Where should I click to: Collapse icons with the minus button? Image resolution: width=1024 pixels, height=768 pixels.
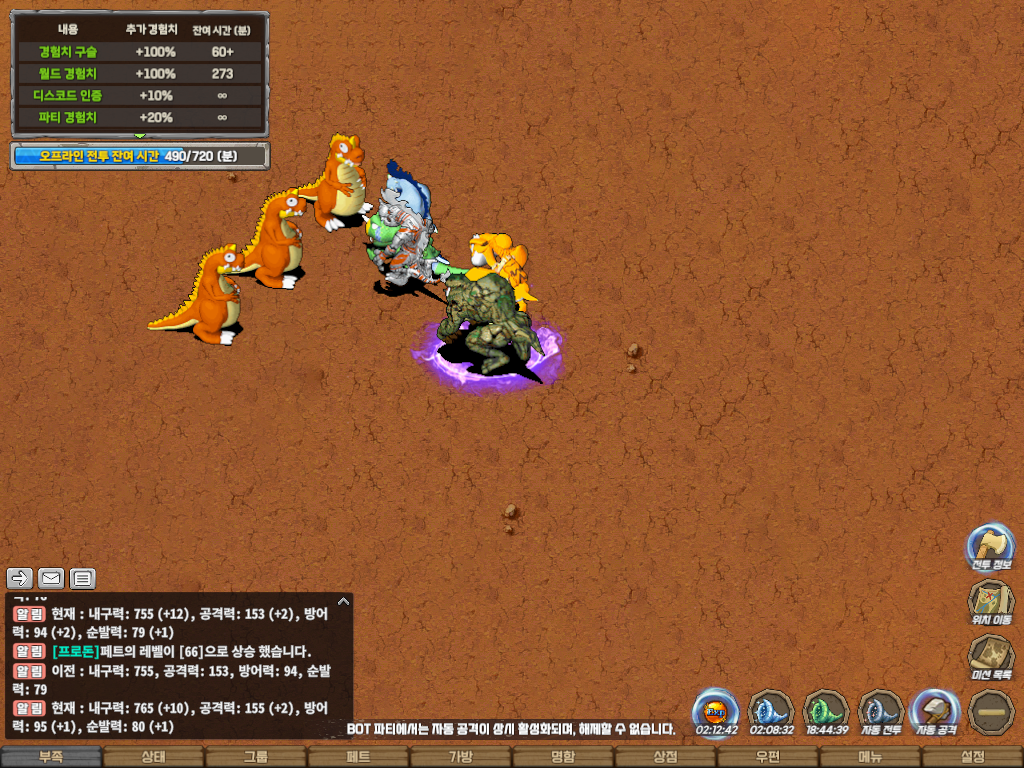tap(990, 711)
